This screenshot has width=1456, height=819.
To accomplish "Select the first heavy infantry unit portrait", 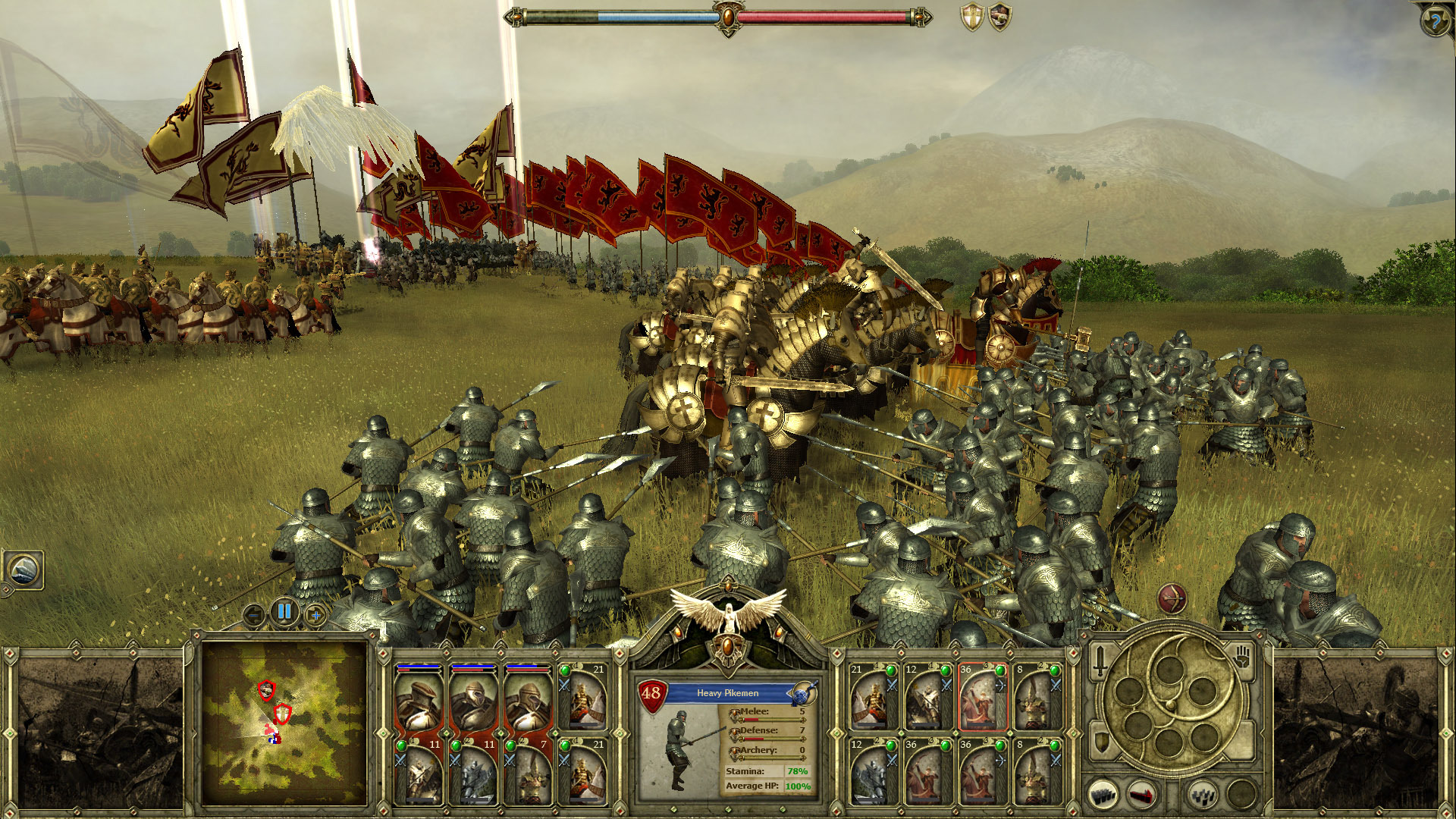I will pos(419,703).
